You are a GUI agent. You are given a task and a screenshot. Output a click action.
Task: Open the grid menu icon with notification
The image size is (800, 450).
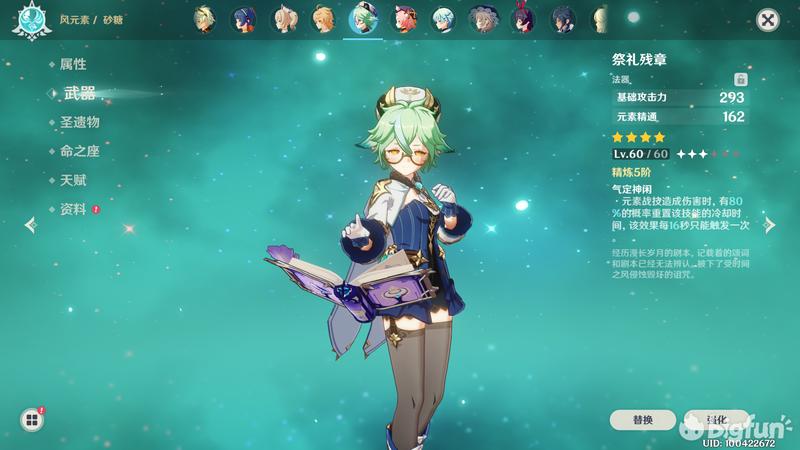click(x=31, y=420)
